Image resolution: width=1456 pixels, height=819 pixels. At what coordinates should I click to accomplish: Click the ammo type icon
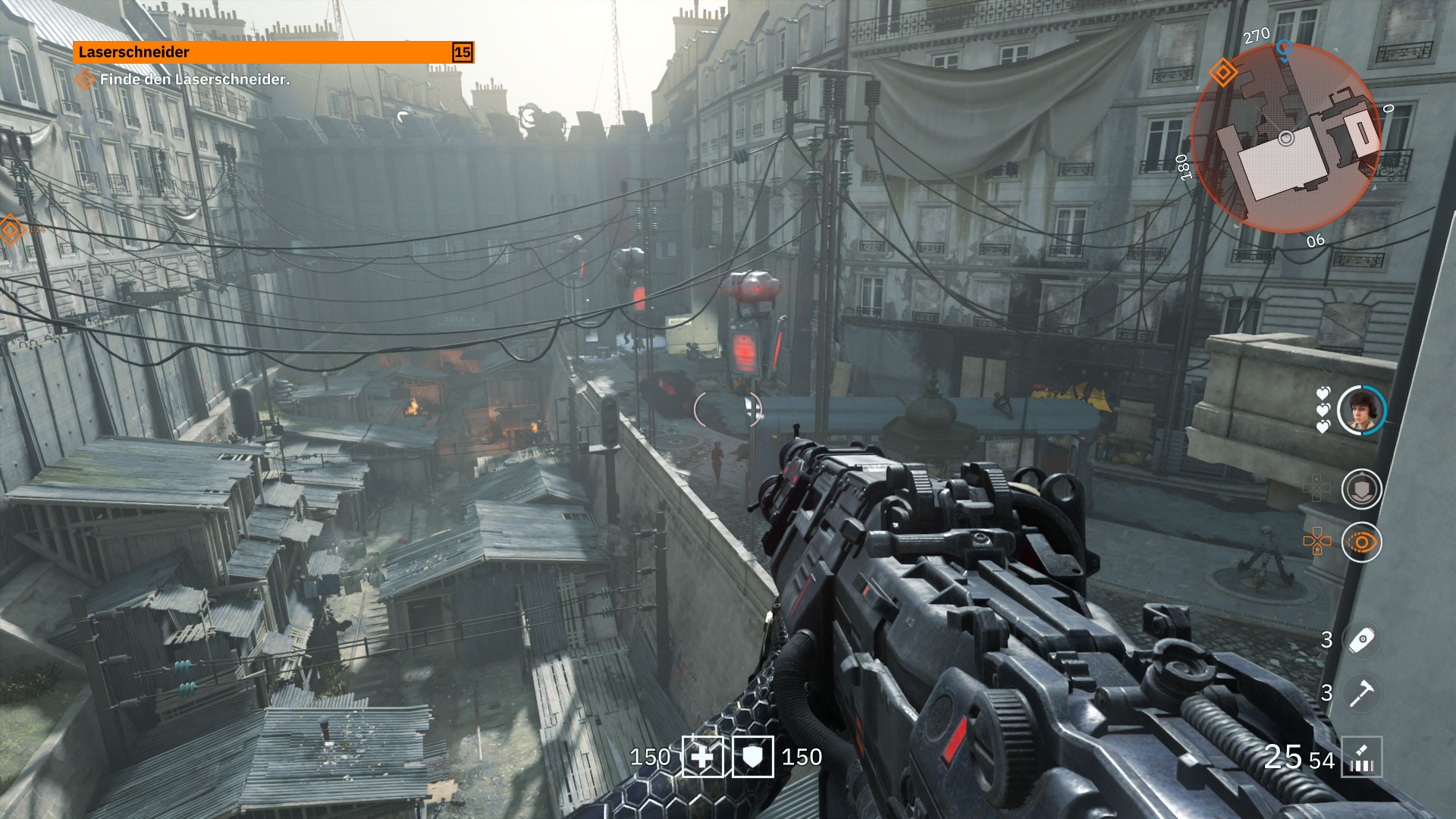tap(1362, 757)
